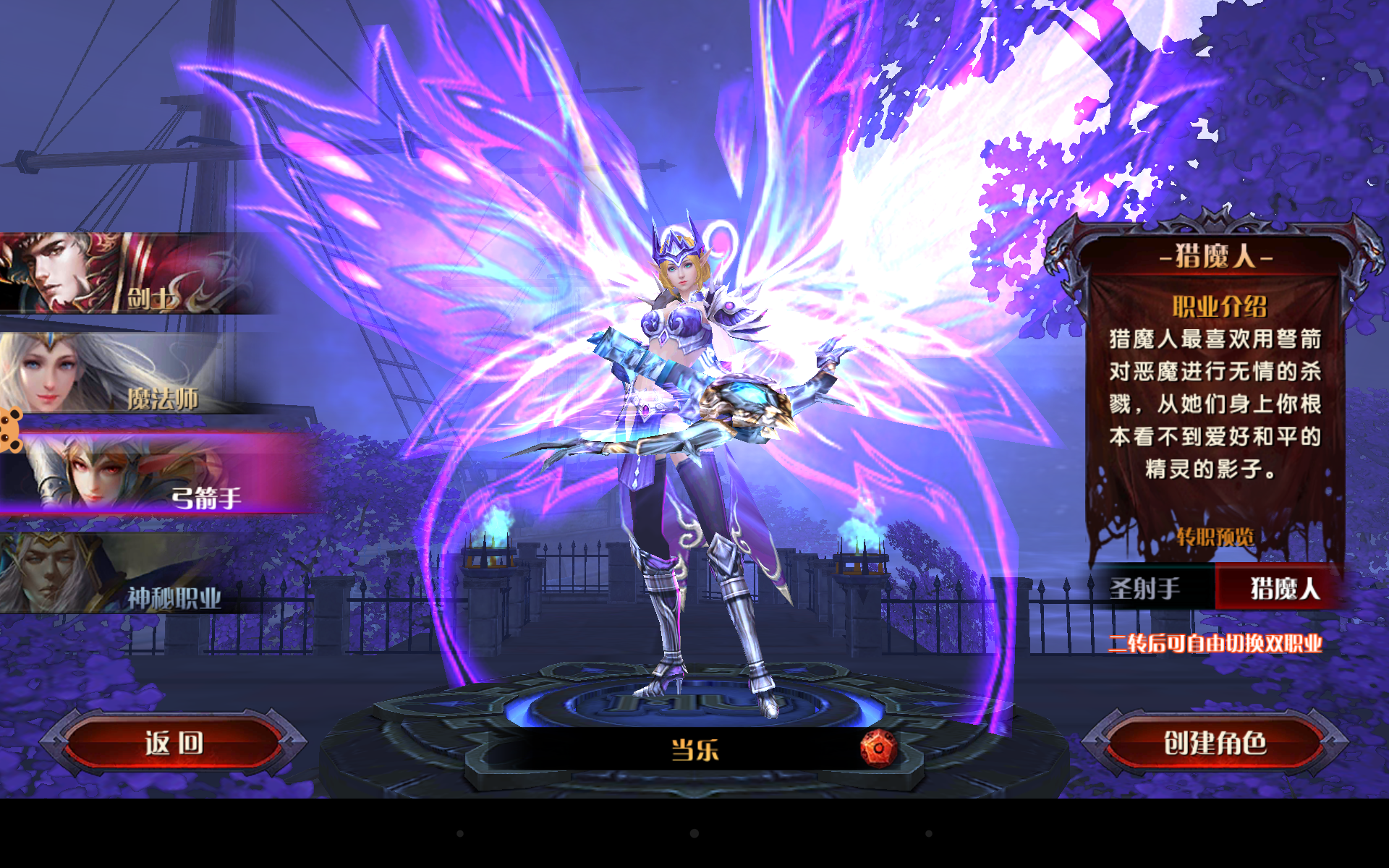
Task: Tap the orange bear overlay icon
Action: pyautogui.click(x=10, y=430)
